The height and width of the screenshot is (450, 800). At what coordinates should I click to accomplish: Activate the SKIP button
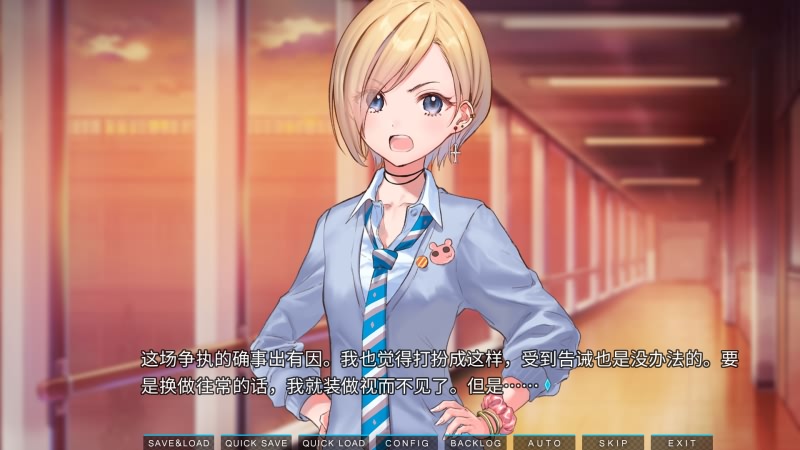click(612, 442)
